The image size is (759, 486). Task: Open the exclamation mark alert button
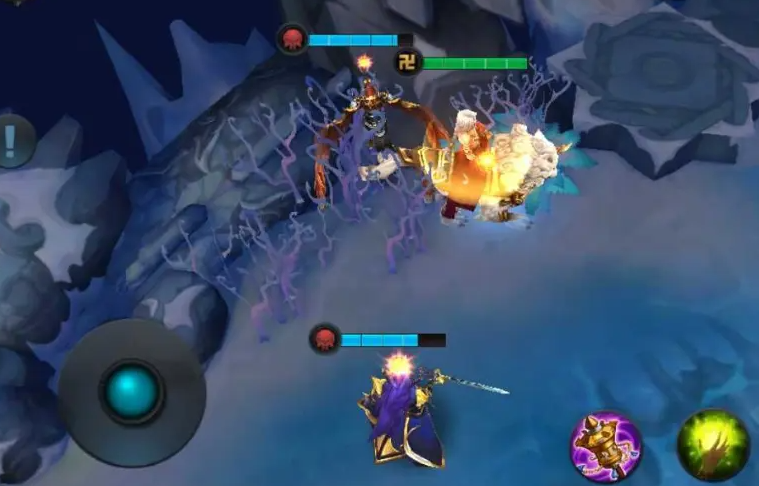[12, 140]
